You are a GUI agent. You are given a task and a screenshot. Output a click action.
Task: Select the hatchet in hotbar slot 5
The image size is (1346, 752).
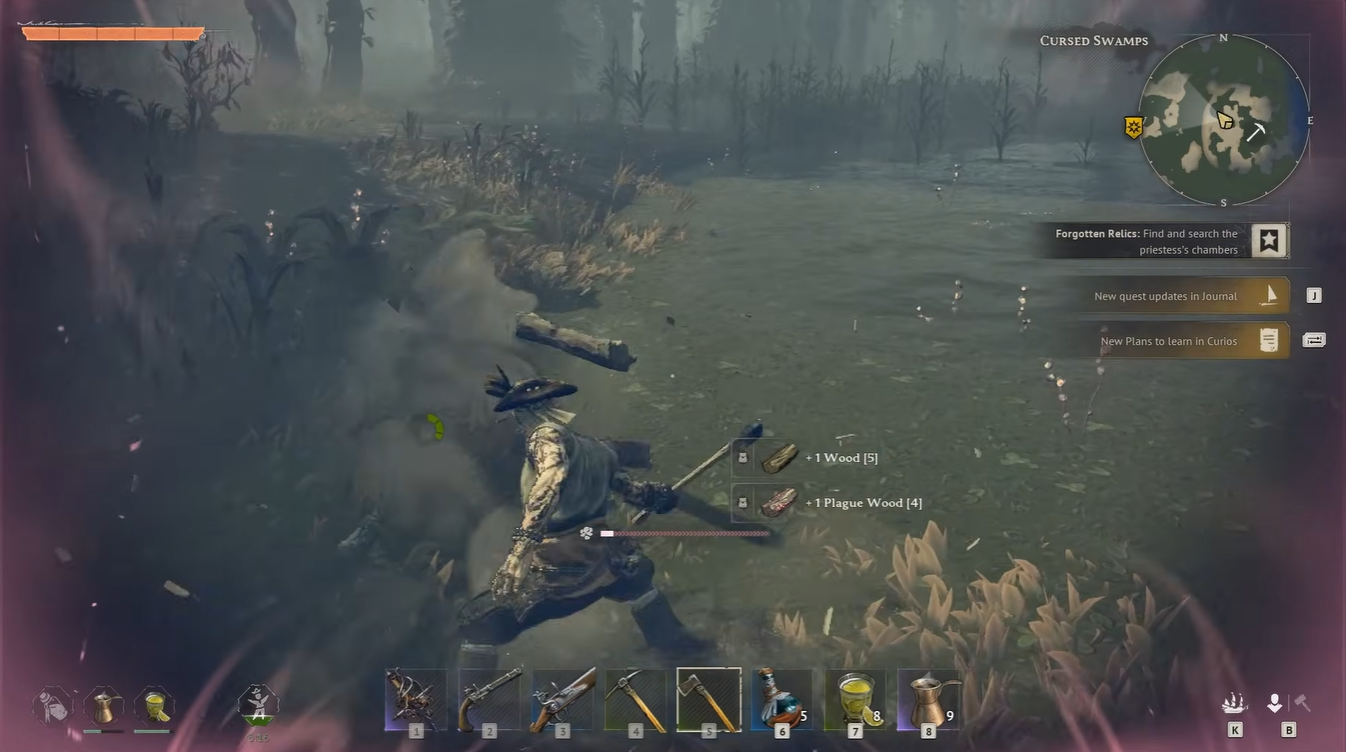point(708,697)
